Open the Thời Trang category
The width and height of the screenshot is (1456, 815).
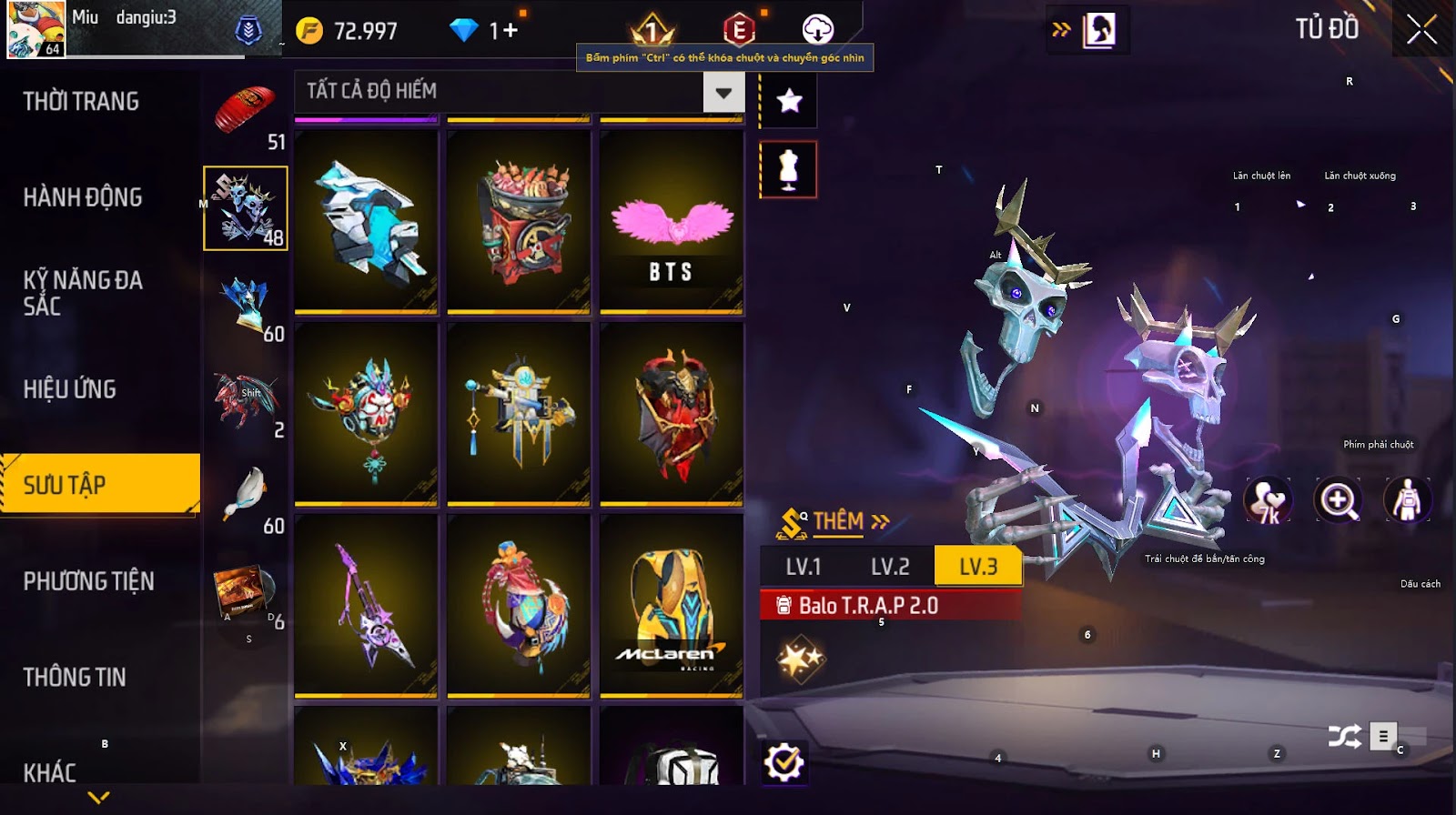[x=81, y=101]
